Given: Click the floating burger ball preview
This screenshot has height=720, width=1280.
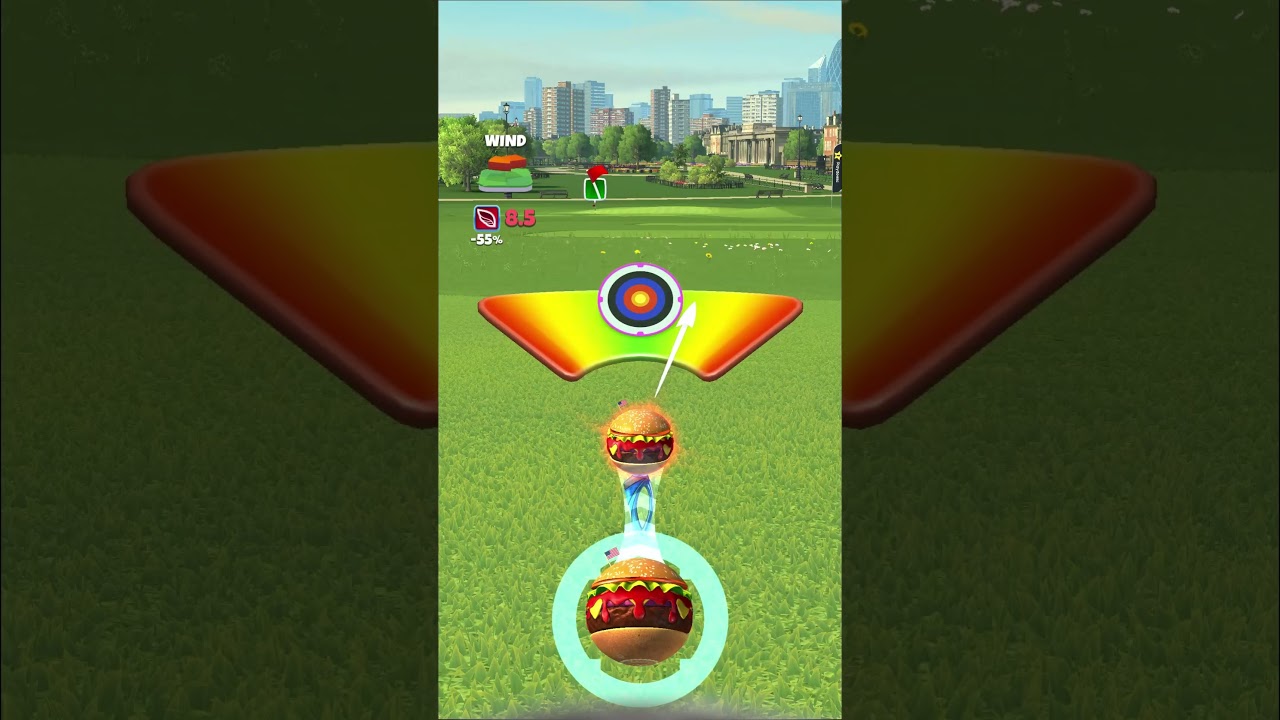Looking at the screenshot, I should (x=638, y=440).
